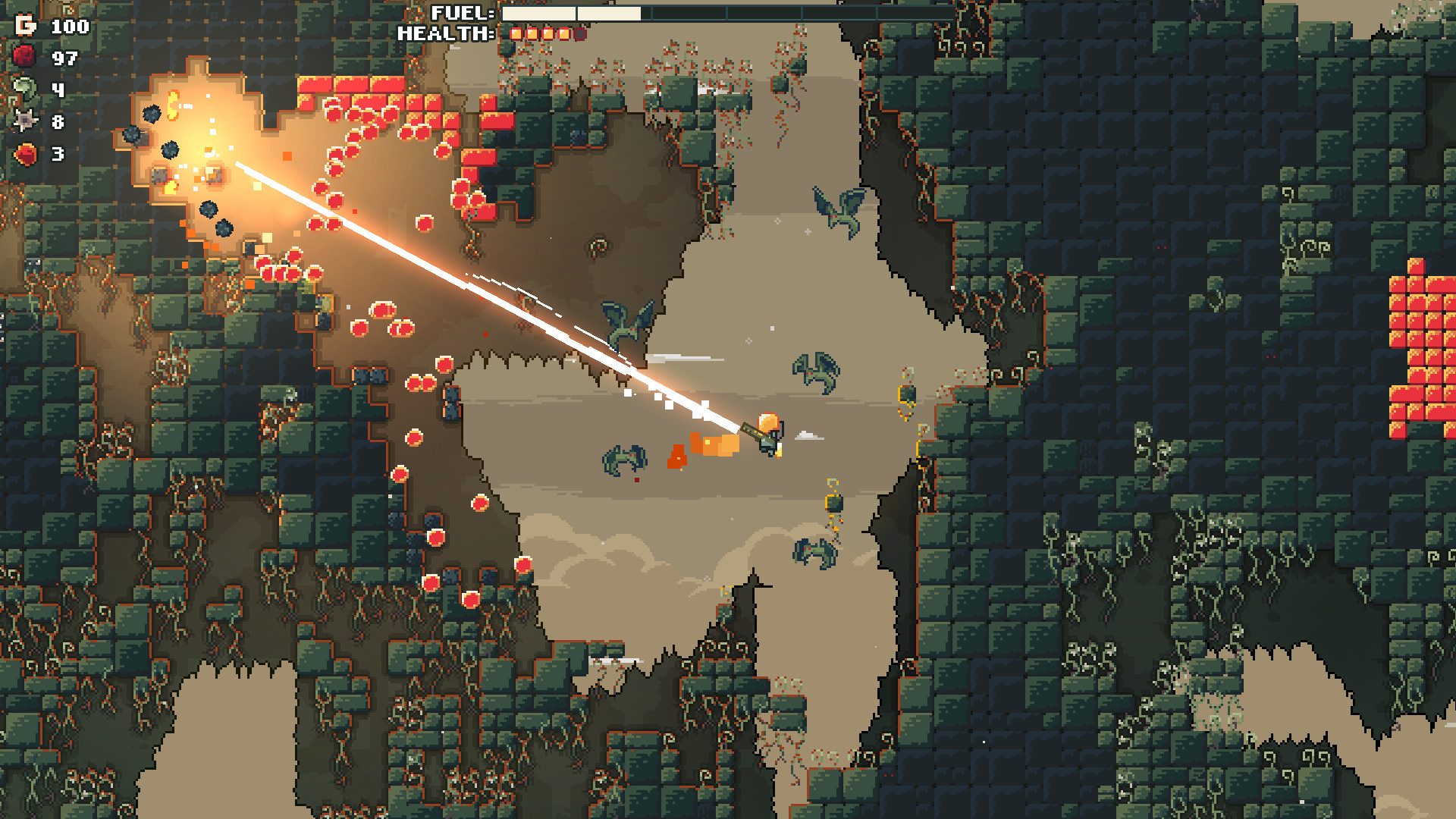
Task: Click the gold G currency icon
Action: 26,26
